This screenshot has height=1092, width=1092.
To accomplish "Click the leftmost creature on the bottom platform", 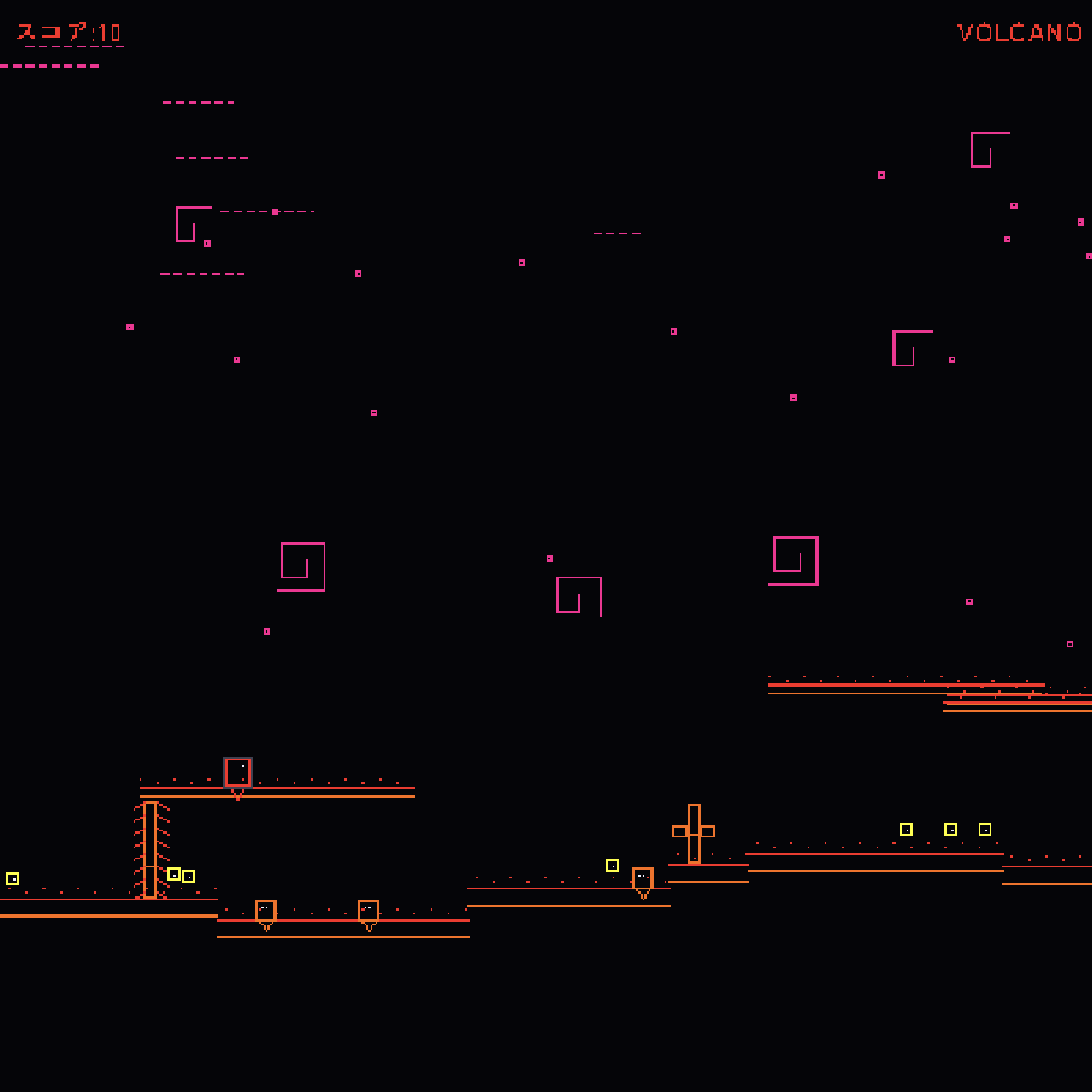I will tap(266, 910).
